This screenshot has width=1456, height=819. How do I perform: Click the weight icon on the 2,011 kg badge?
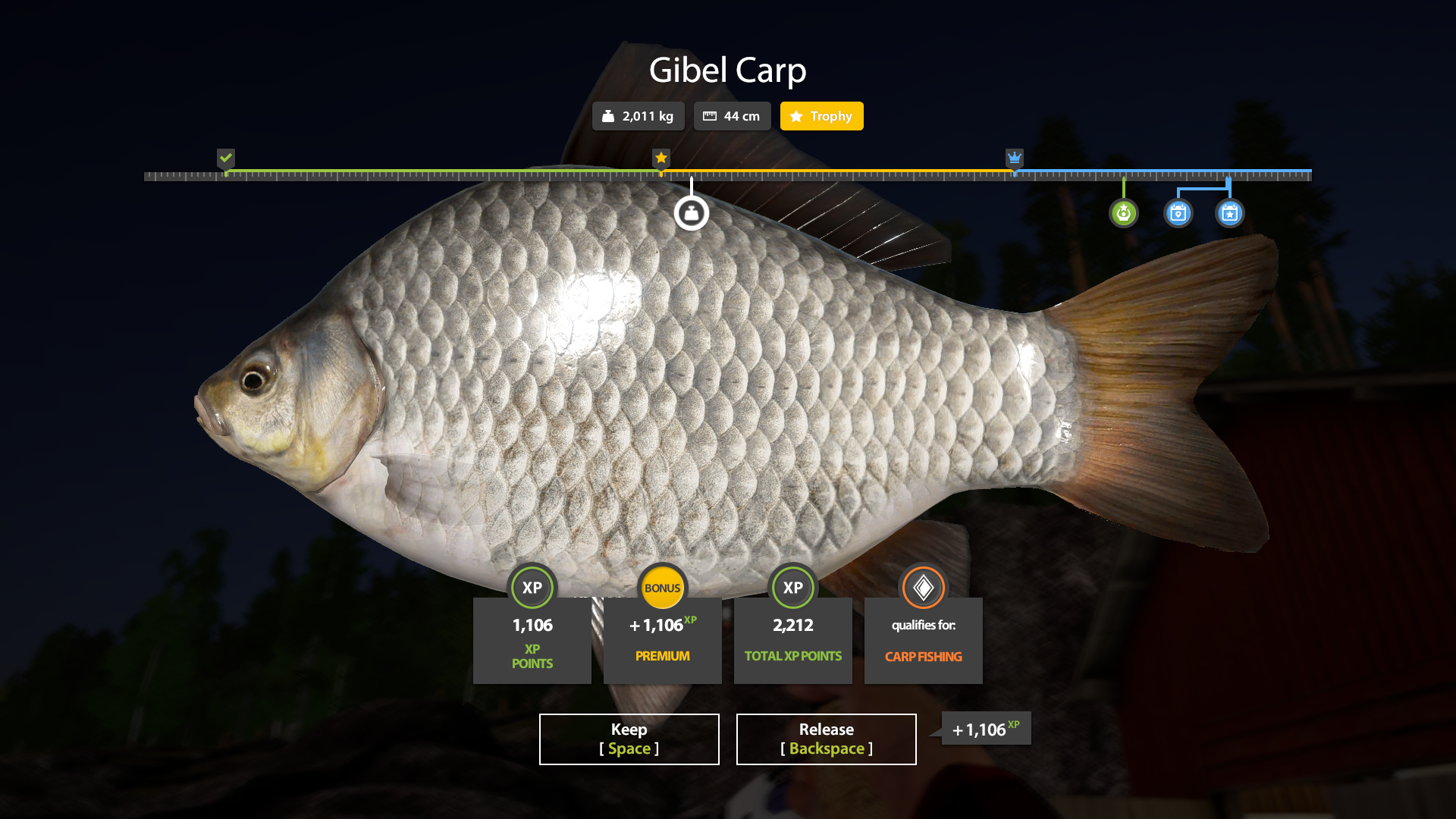click(x=609, y=116)
